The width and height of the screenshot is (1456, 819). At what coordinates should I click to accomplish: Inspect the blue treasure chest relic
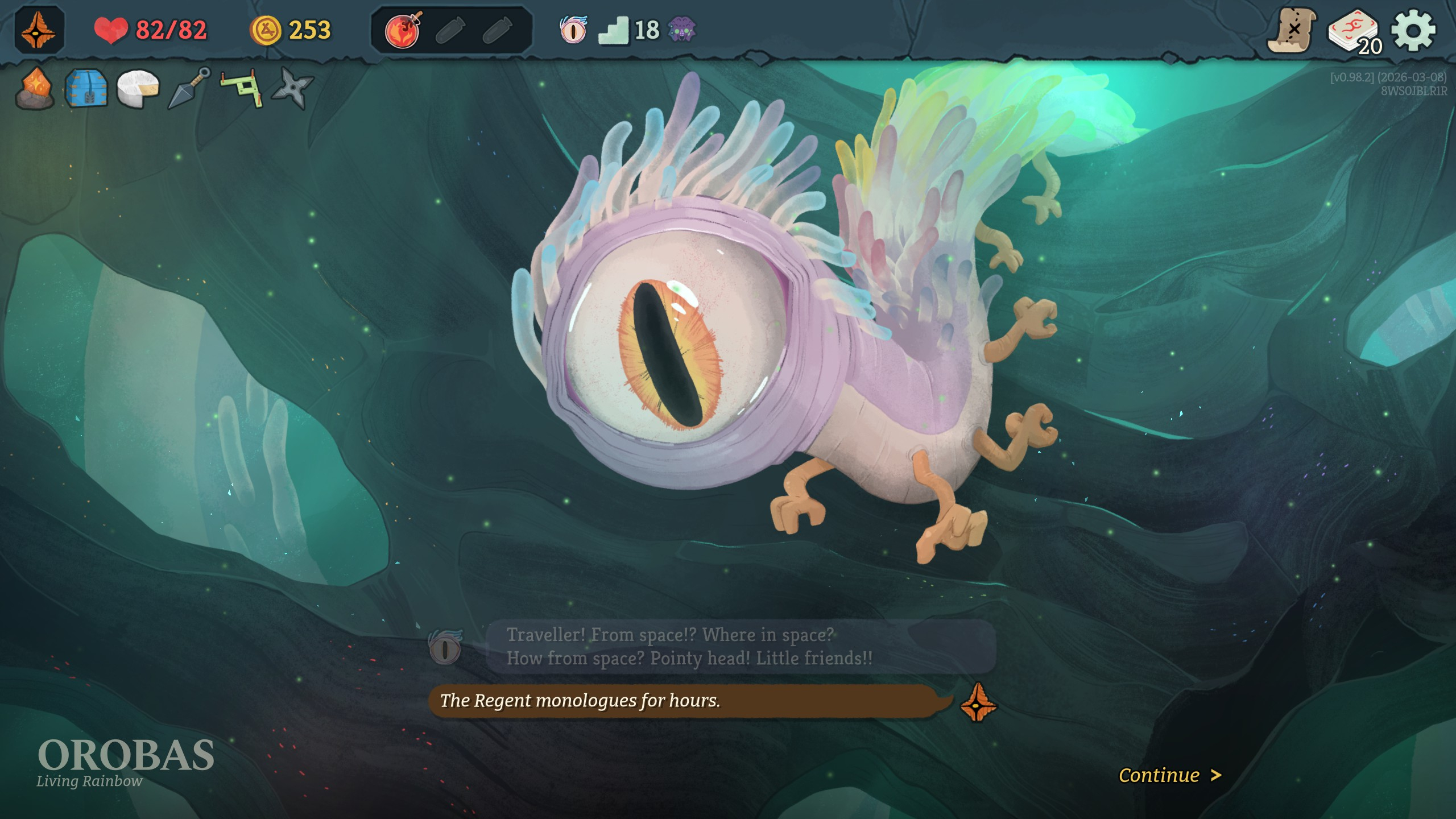tap(86, 88)
